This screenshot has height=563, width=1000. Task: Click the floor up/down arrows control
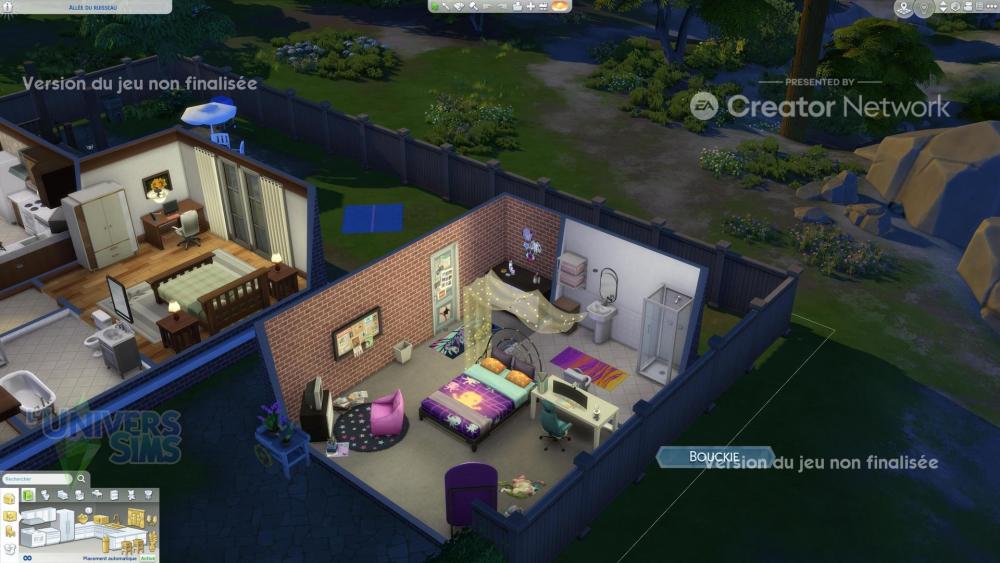(x=941, y=9)
